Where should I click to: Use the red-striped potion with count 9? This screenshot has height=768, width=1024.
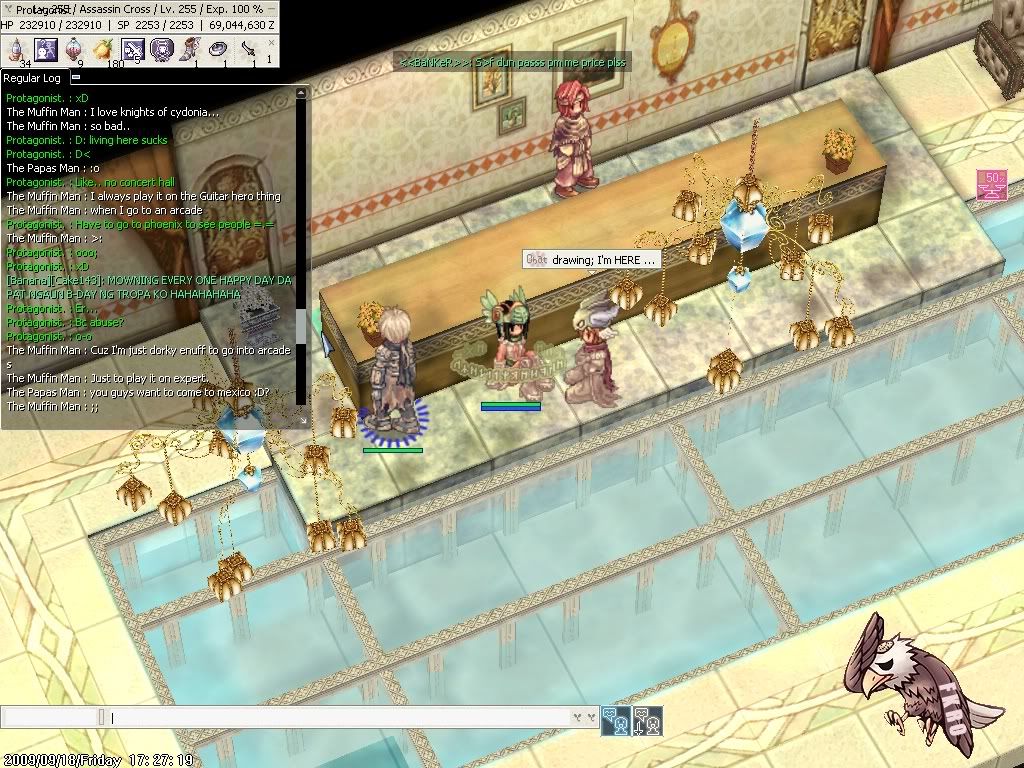[x=74, y=49]
